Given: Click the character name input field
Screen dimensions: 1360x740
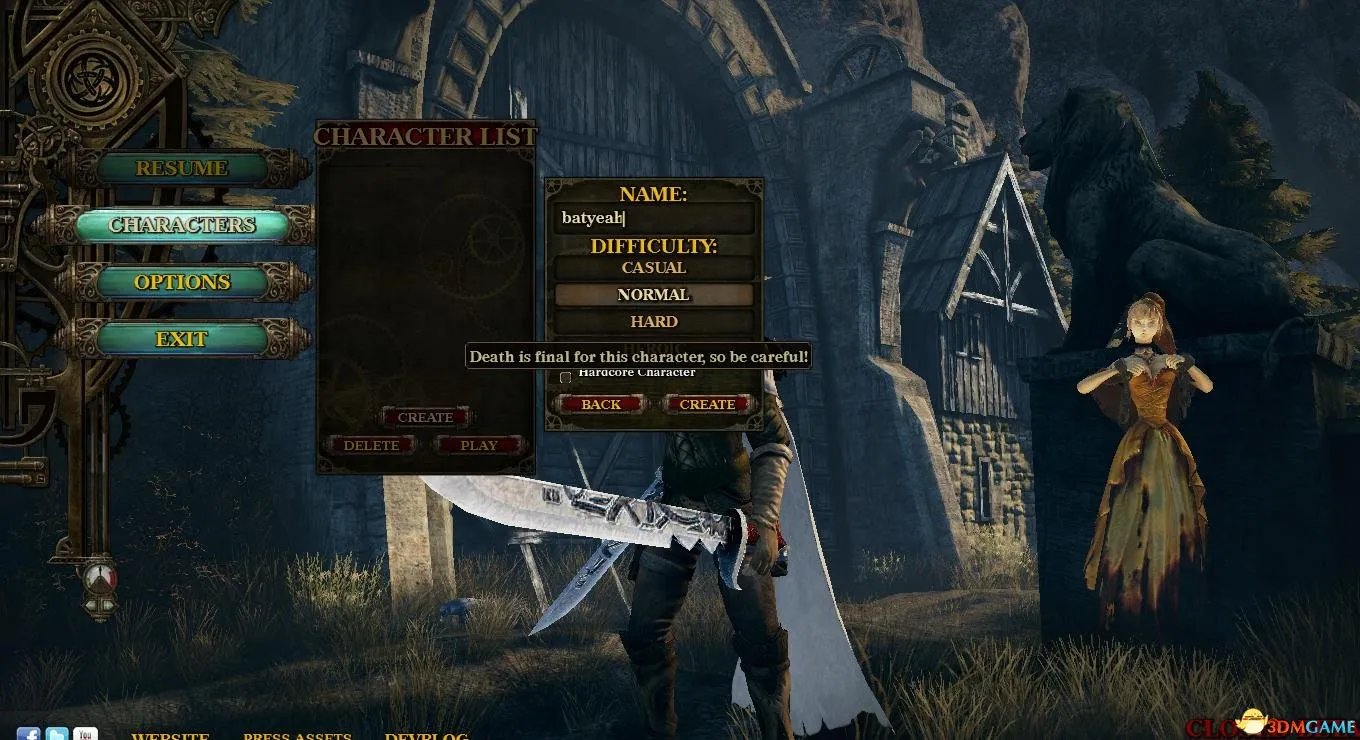Looking at the screenshot, I should 654,219.
